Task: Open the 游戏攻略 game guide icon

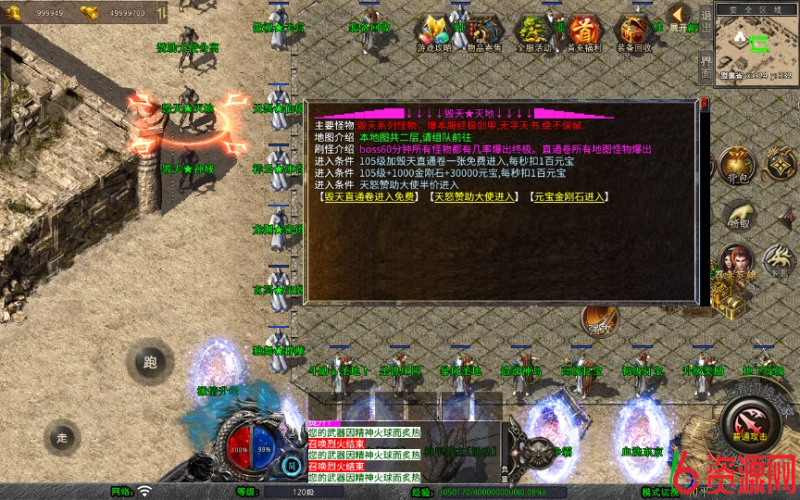Action: coord(436,32)
